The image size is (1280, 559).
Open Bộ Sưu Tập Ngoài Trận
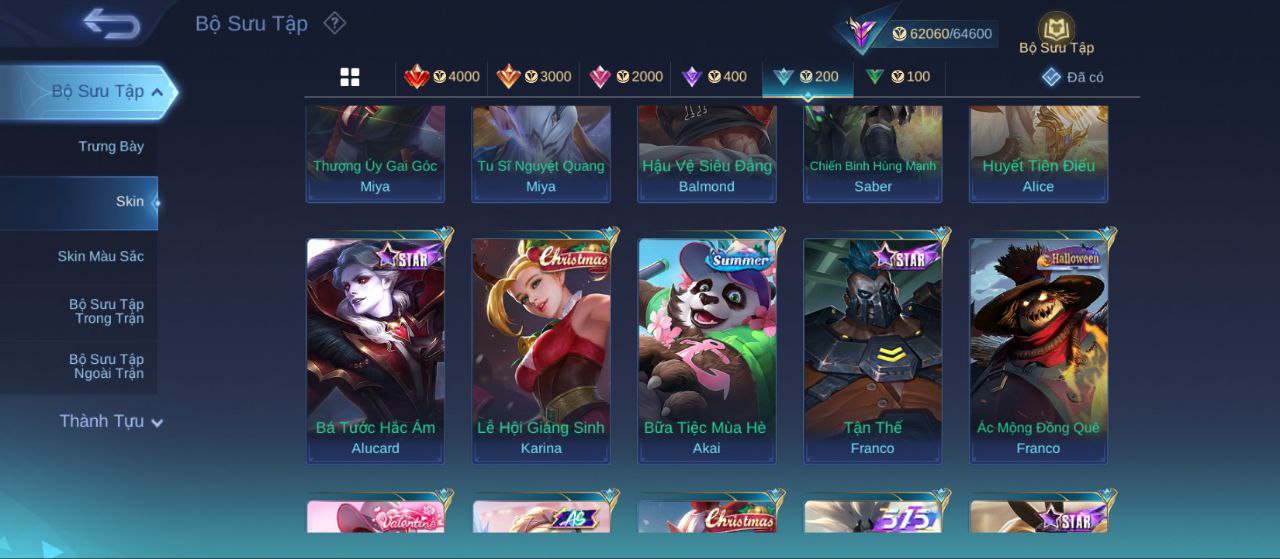click(x=106, y=367)
